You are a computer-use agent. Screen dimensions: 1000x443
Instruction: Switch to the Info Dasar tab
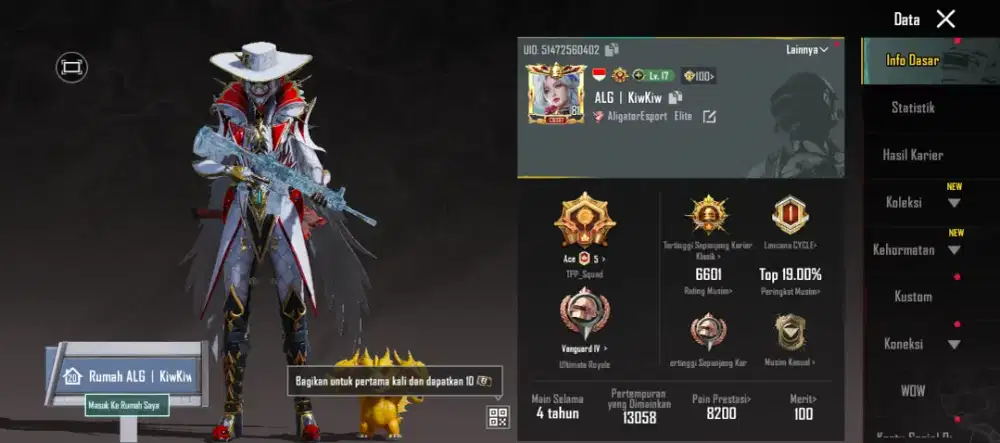point(912,61)
